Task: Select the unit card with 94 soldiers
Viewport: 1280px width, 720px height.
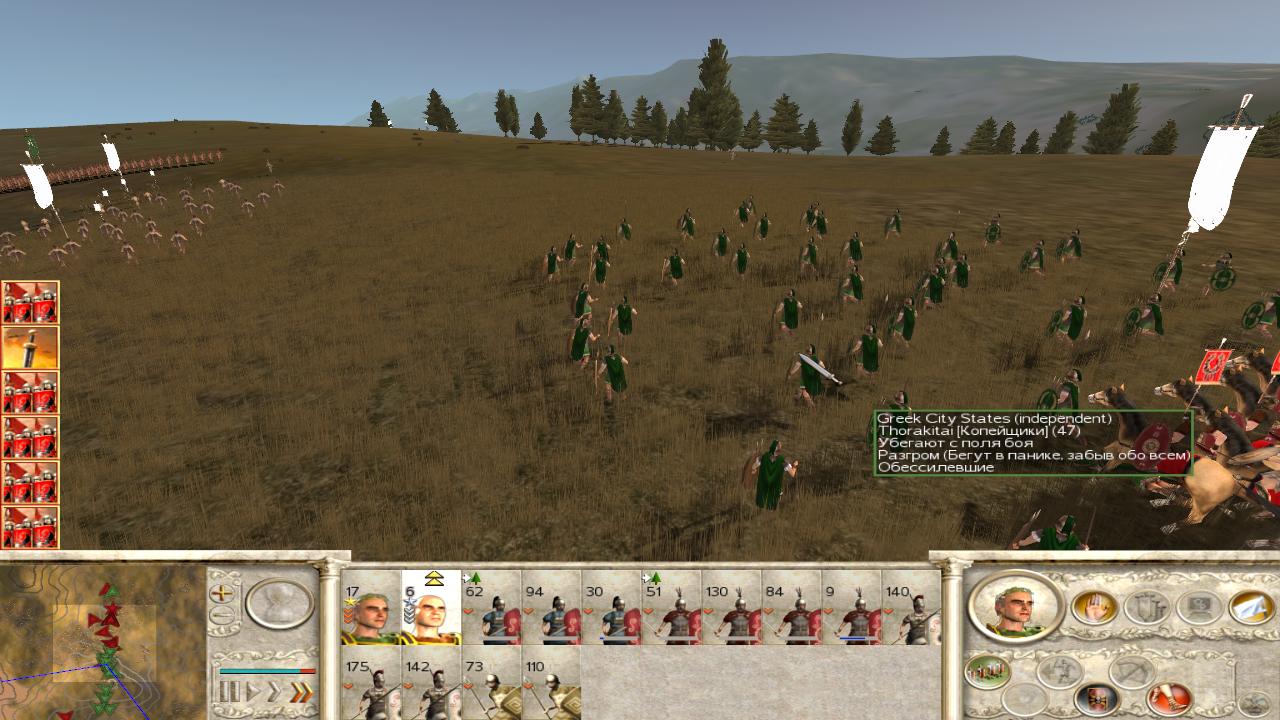Action: [x=551, y=608]
